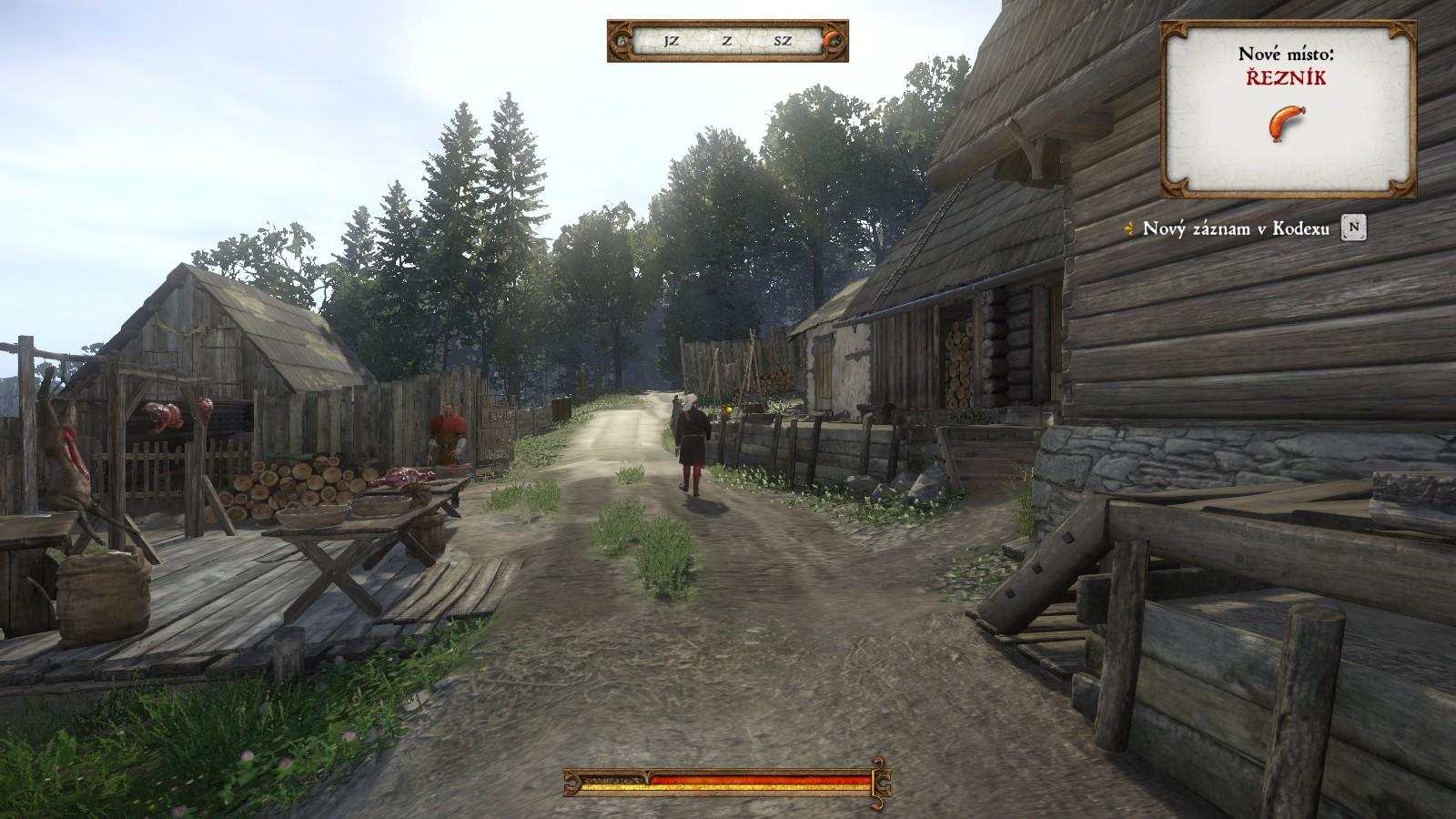
Task: Click the red health bar at the bottom
Action: [x=728, y=780]
